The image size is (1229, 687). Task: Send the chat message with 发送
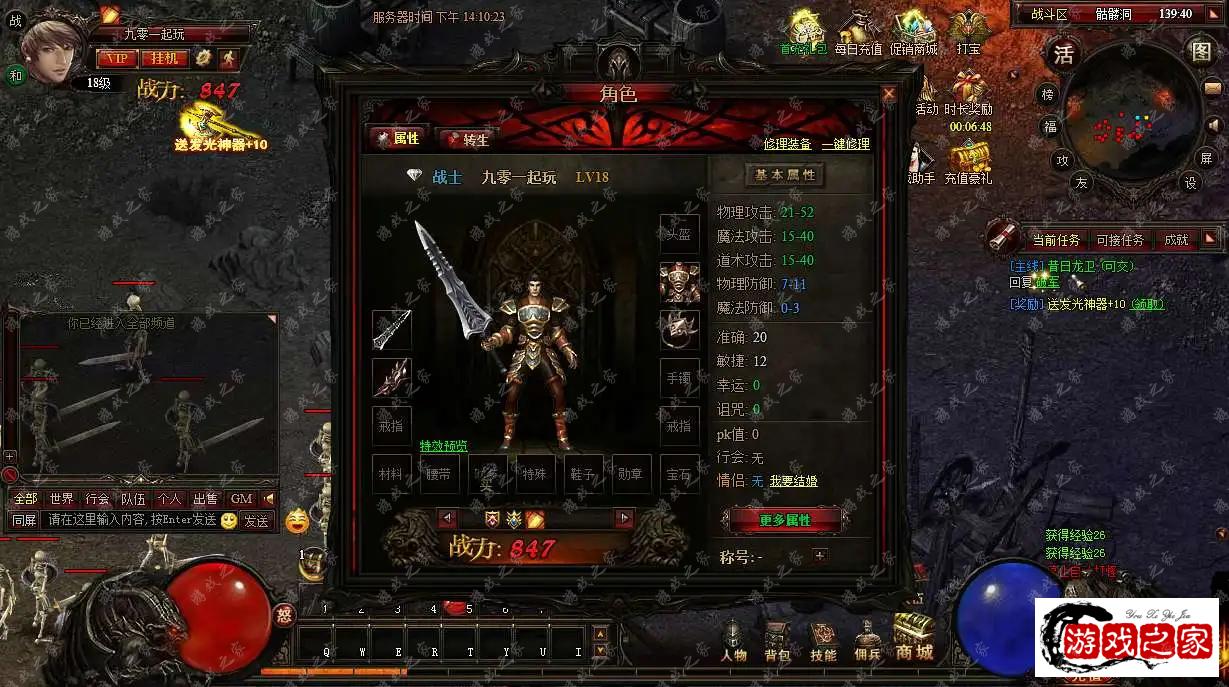tap(256, 521)
